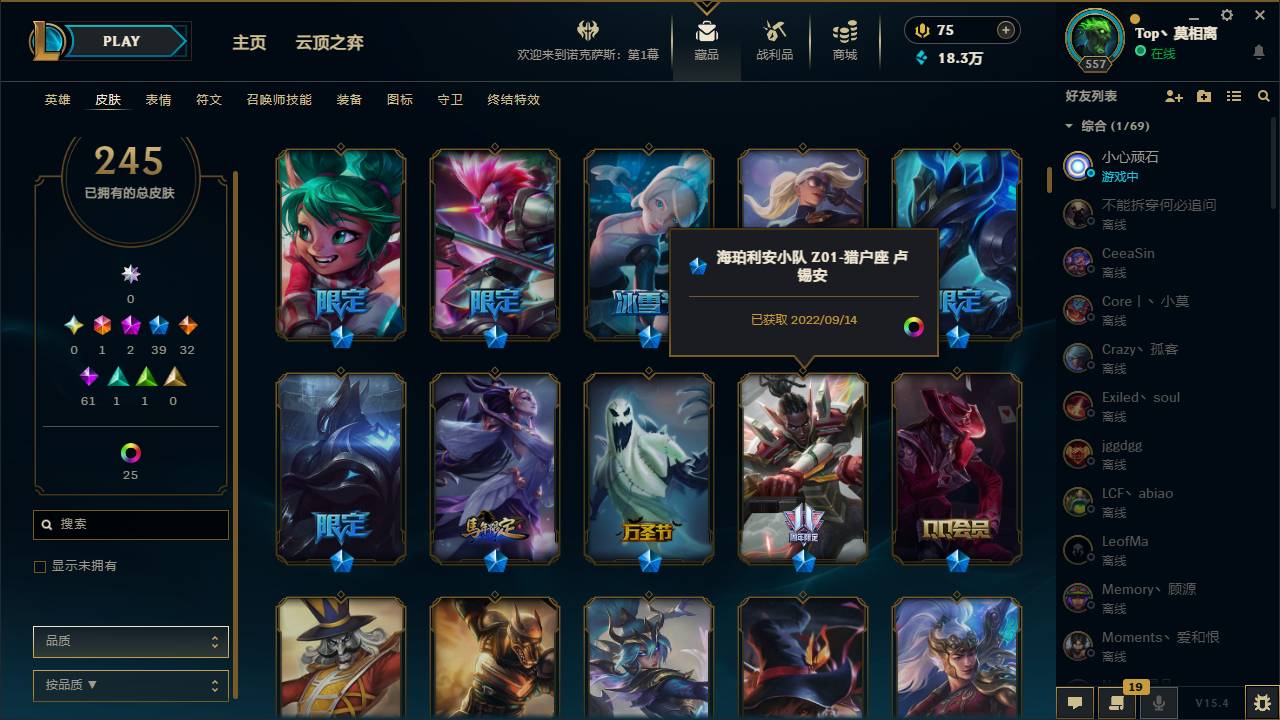Toggle the microphone icon
1280x720 pixels.
pos(1158,703)
